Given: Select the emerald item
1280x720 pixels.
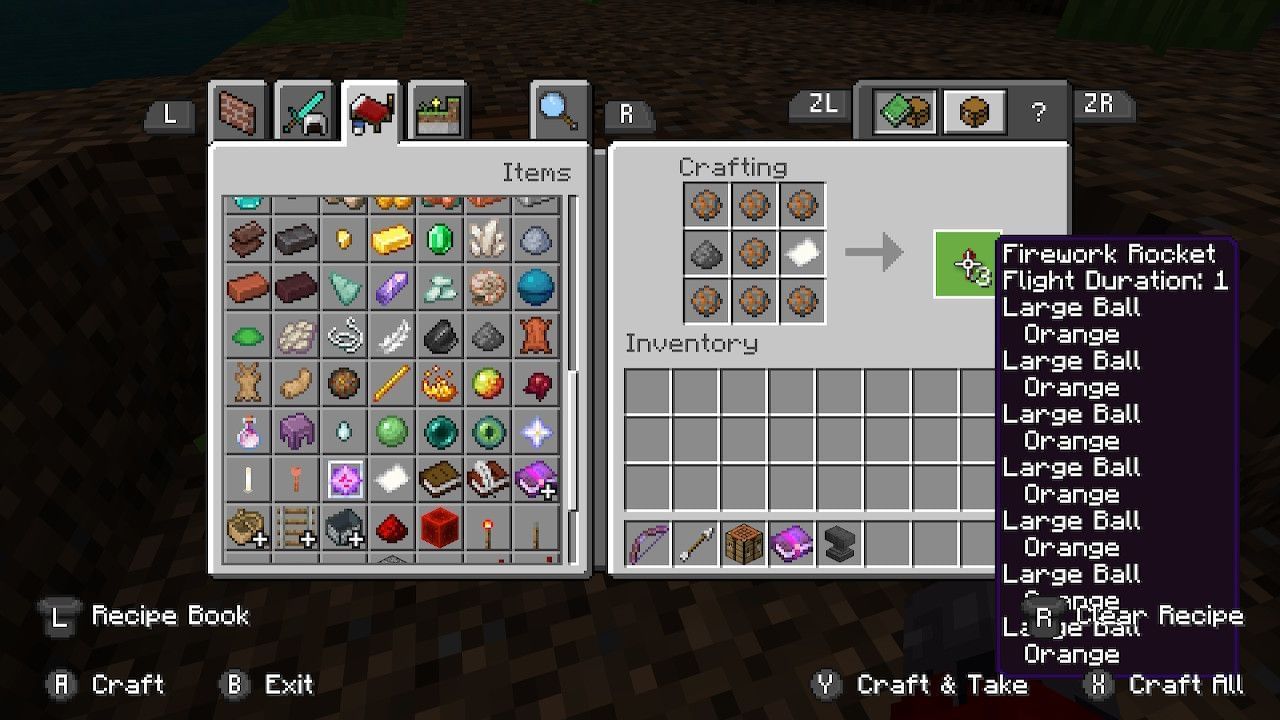Looking at the screenshot, I should coord(439,239).
